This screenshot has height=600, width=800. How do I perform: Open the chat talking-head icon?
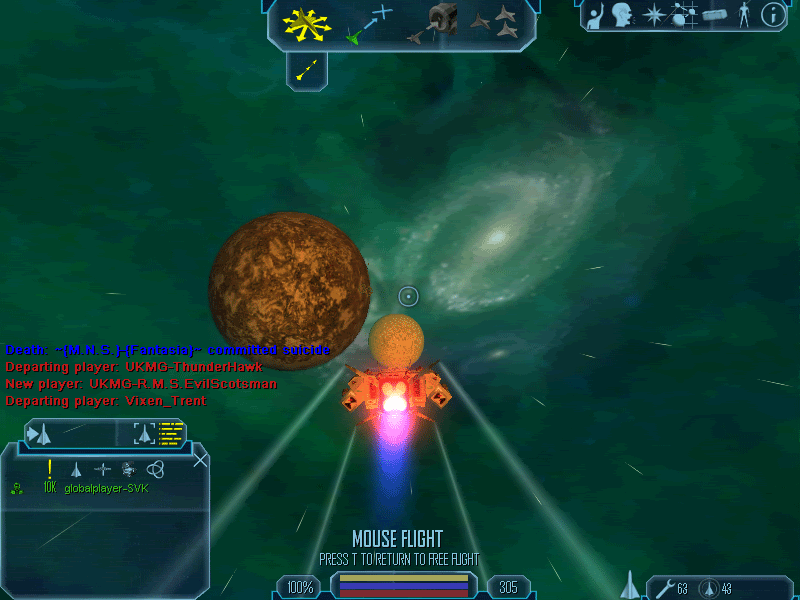pyautogui.click(x=624, y=15)
